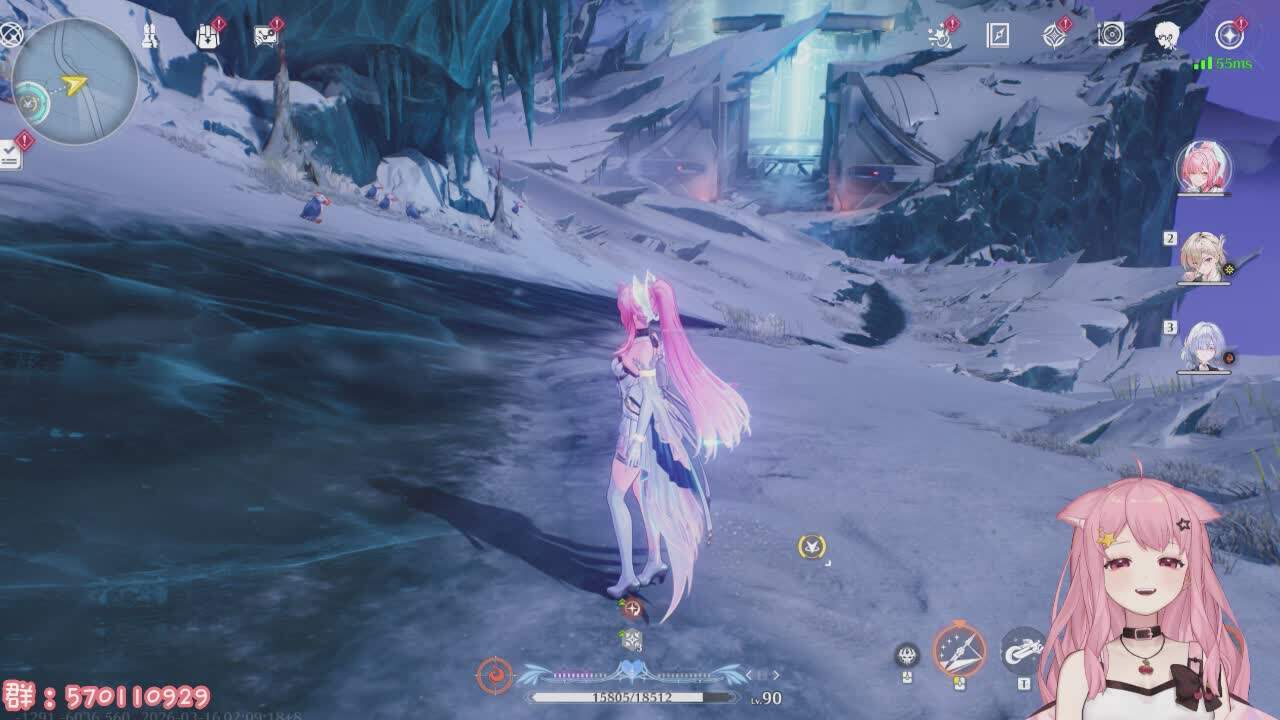Open the sparkling stars events icon
The height and width of the screenshot is (720, 1280).
point(940,37)
